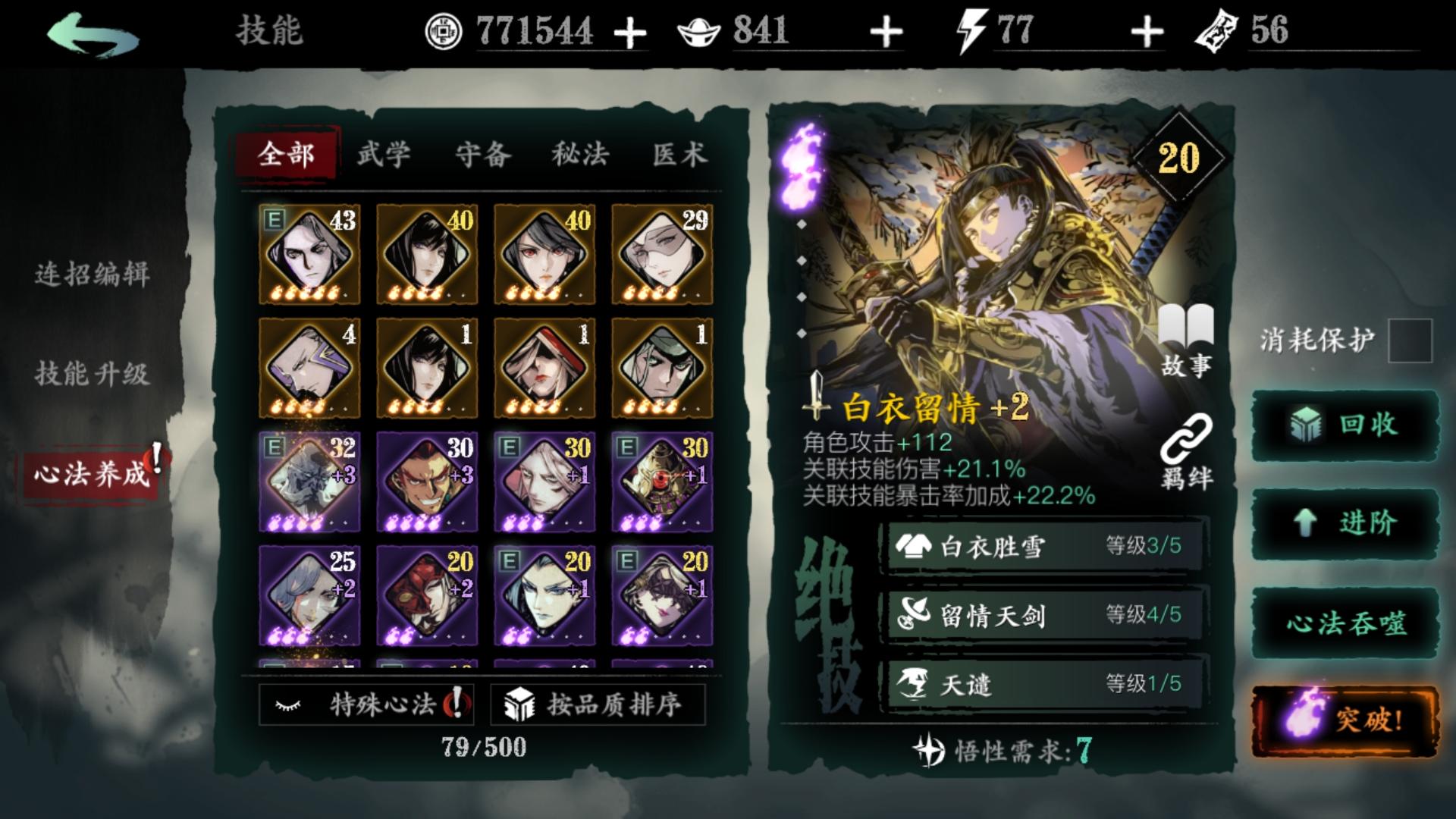Image resolution: width=1456 pixels, height=819 pixels.
Task: Click the copper coin currency icon
Action: (x=442, y=30)
